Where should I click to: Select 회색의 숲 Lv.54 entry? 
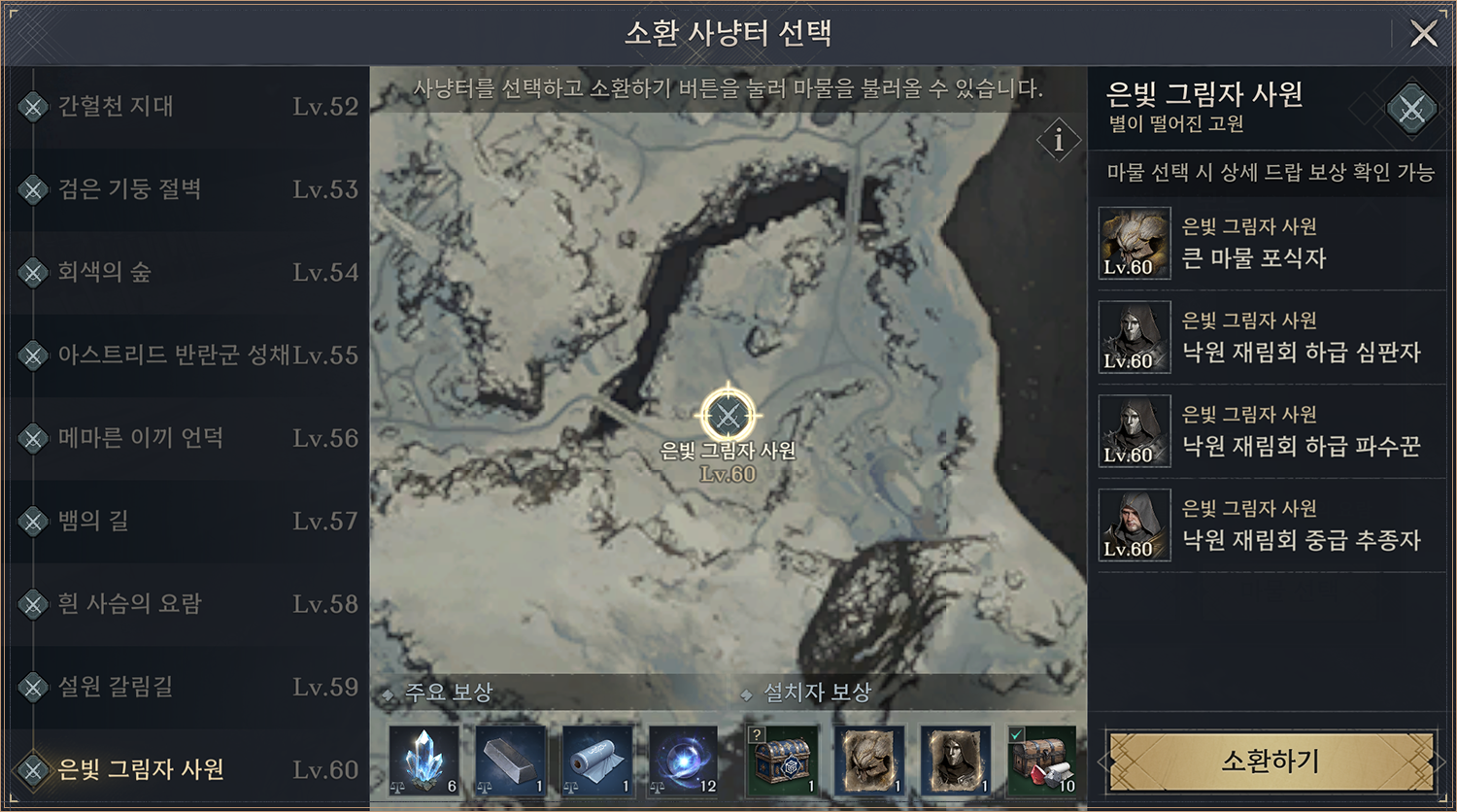tap(185, 272)
